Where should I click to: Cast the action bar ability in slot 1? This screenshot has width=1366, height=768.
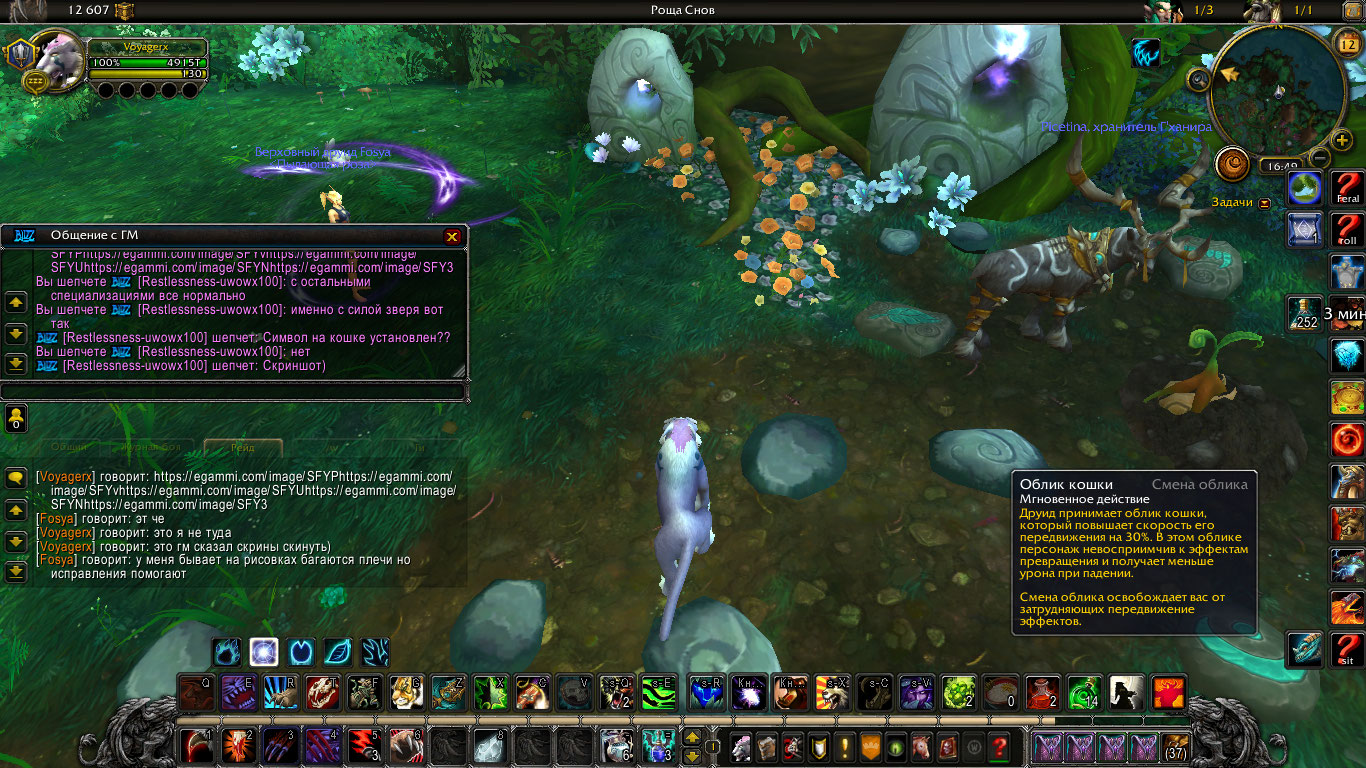tap(197, 746)
